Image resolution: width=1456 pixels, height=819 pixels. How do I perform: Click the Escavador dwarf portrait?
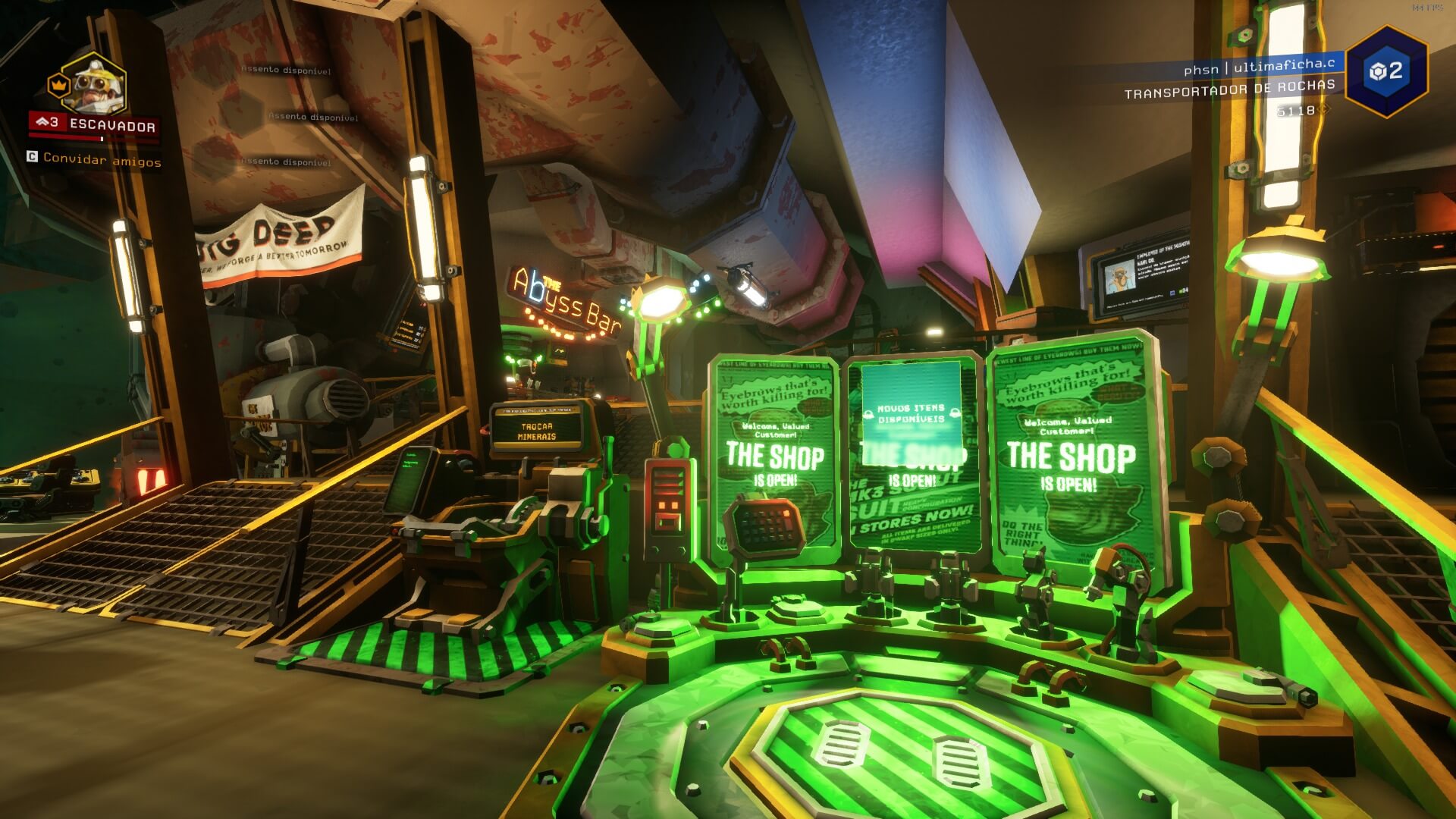94,85
